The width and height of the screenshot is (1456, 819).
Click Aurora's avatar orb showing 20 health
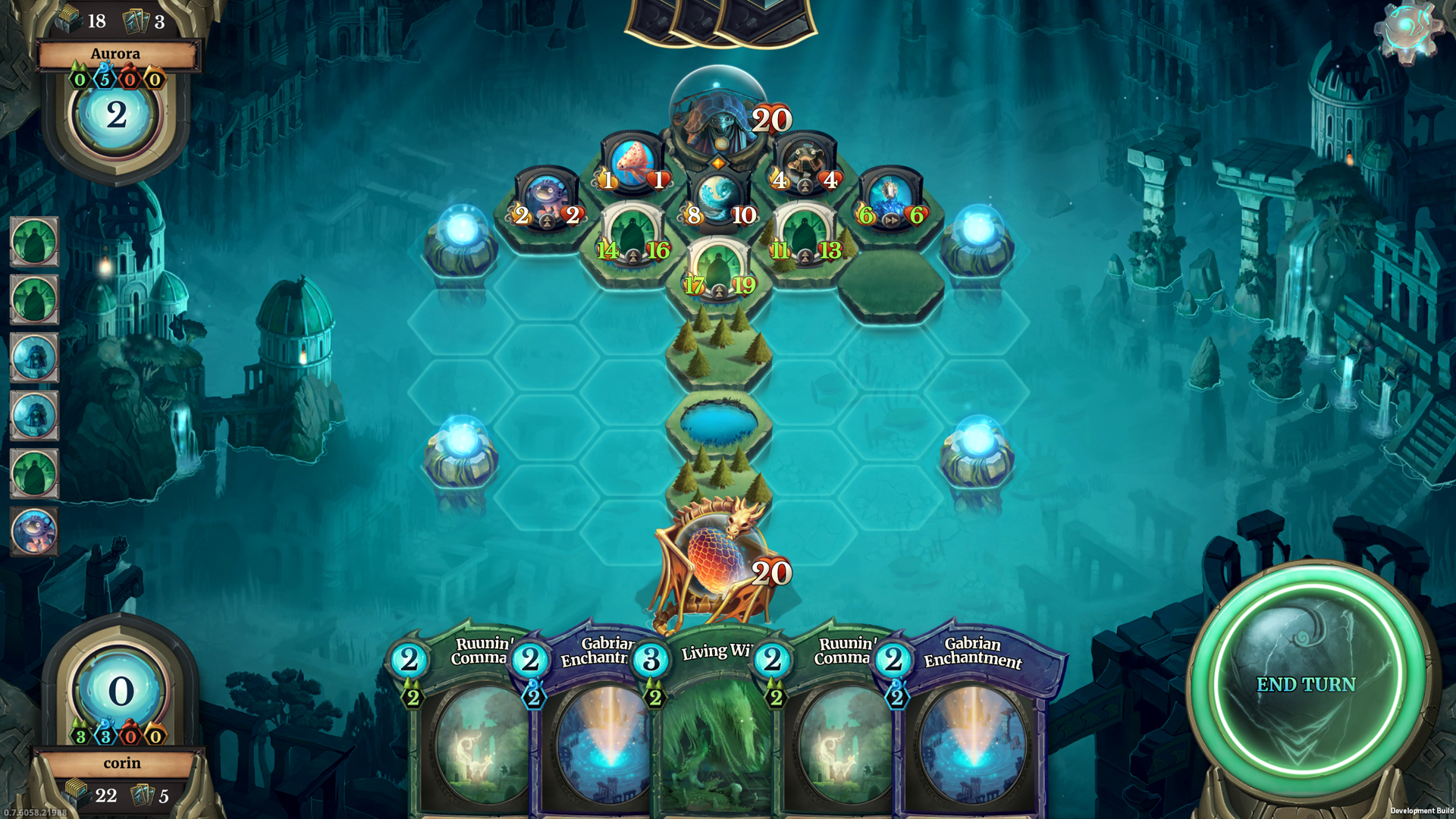[717, 114]
